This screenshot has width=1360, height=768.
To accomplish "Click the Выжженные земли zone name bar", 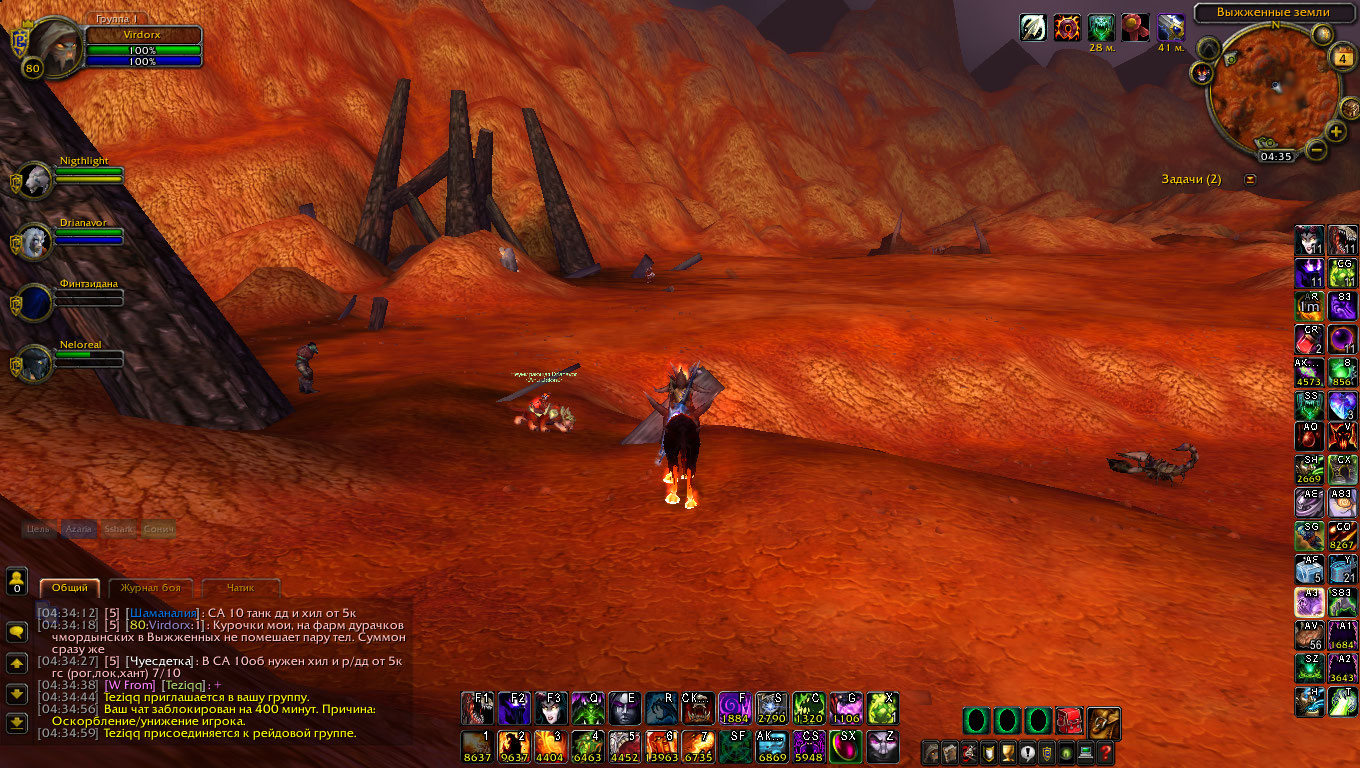I will [x=1274, y=12].
